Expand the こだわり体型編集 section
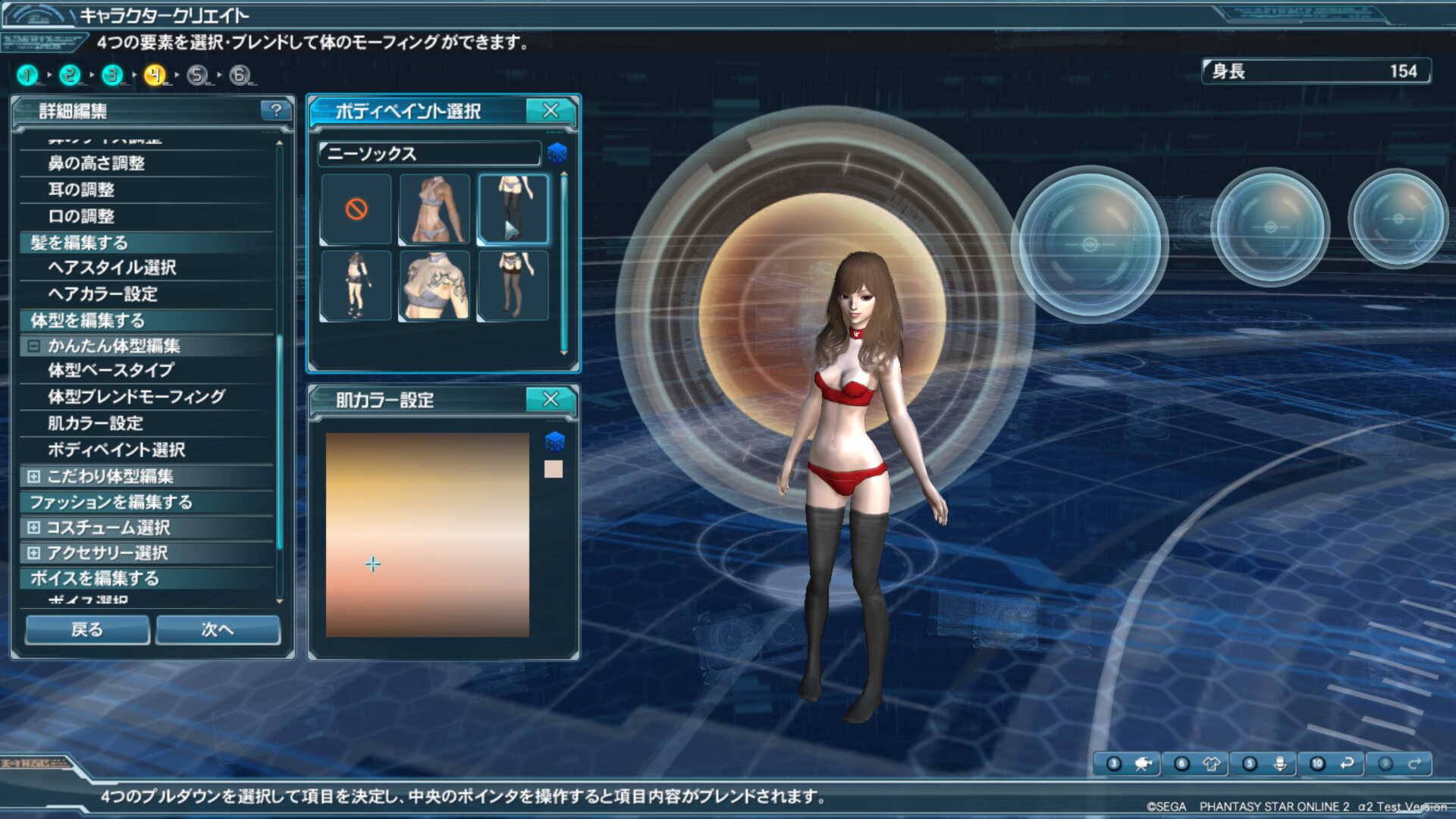Screen dimensions: 1456x819 pyautogui.click(x=33, y=476)
